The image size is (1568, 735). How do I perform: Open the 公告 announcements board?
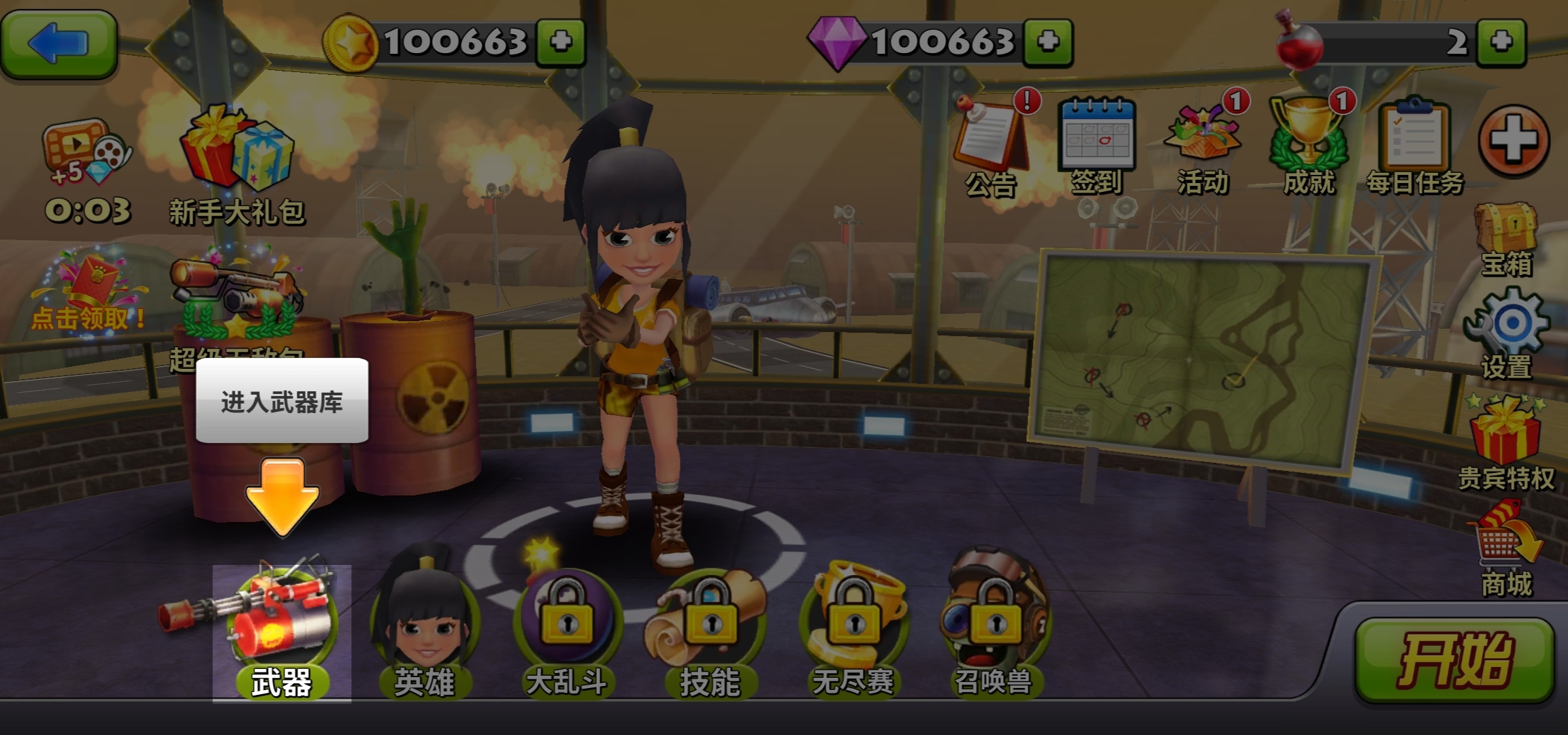990,142
